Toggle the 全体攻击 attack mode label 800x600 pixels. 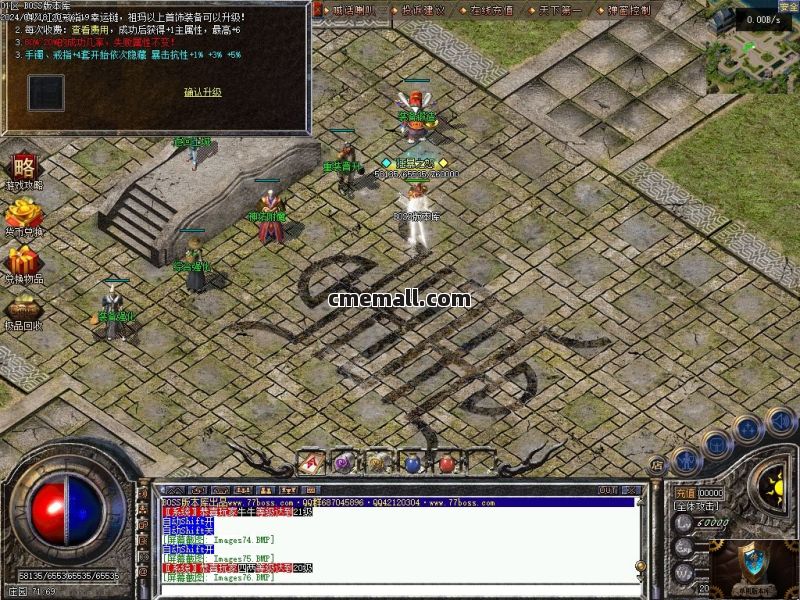click(697, 507)
